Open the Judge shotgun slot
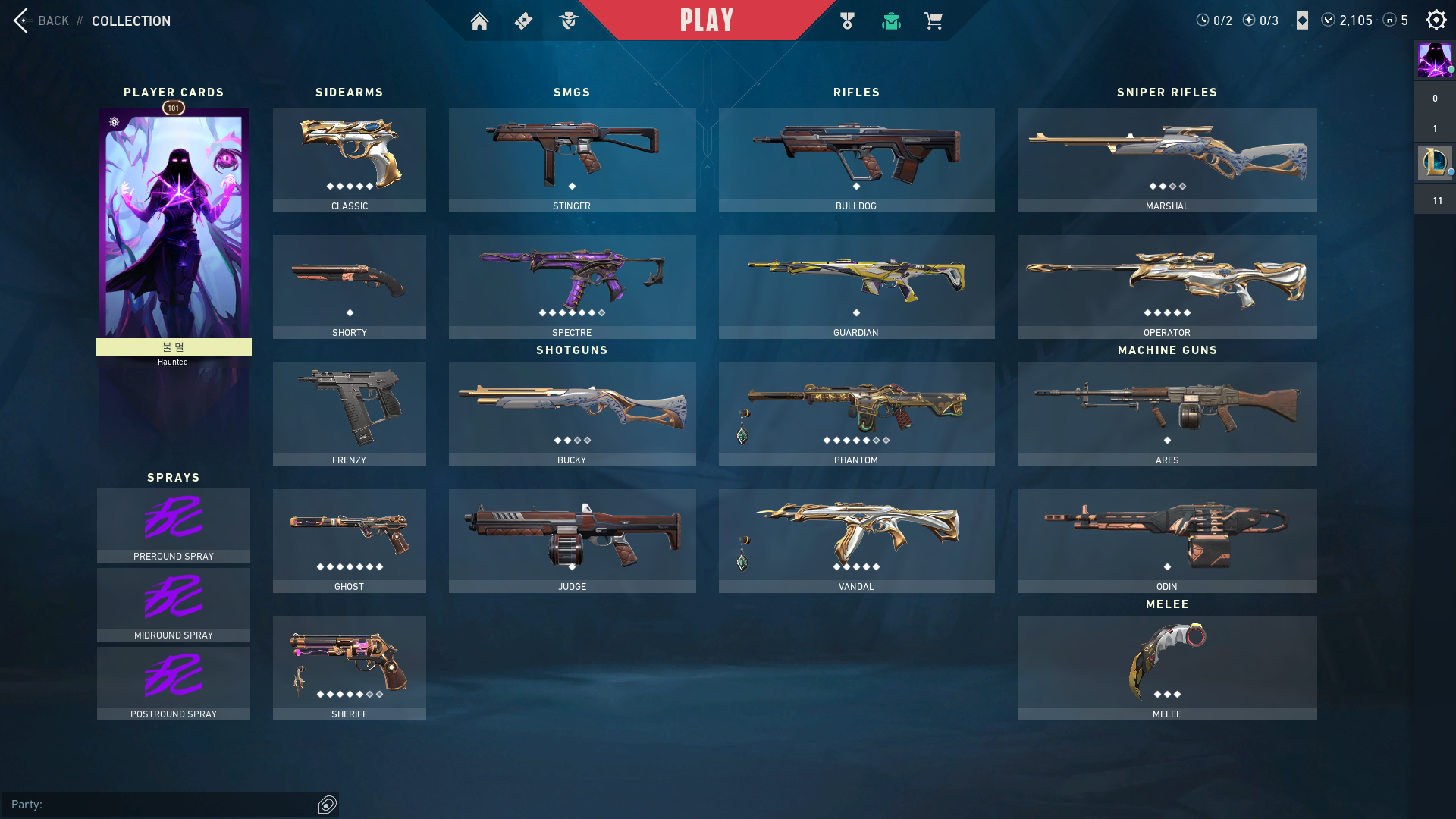The width and height of the screenshot is (1456, 819). [x=572, y=541]
